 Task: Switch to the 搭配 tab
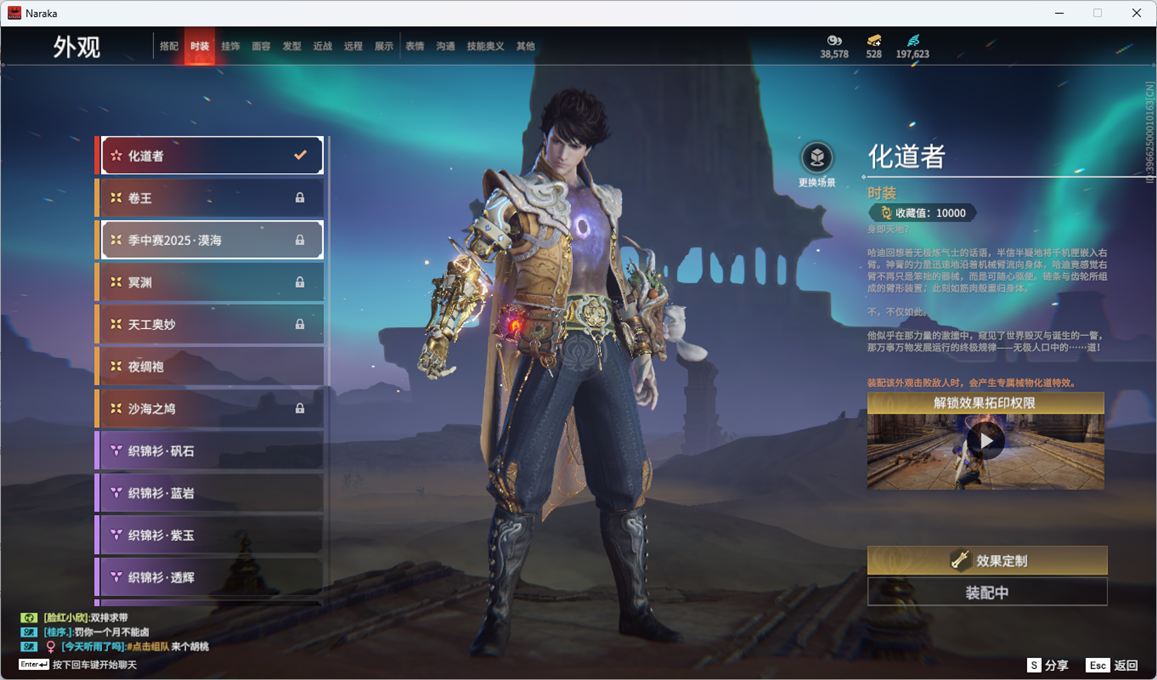[x=169, y=46]
